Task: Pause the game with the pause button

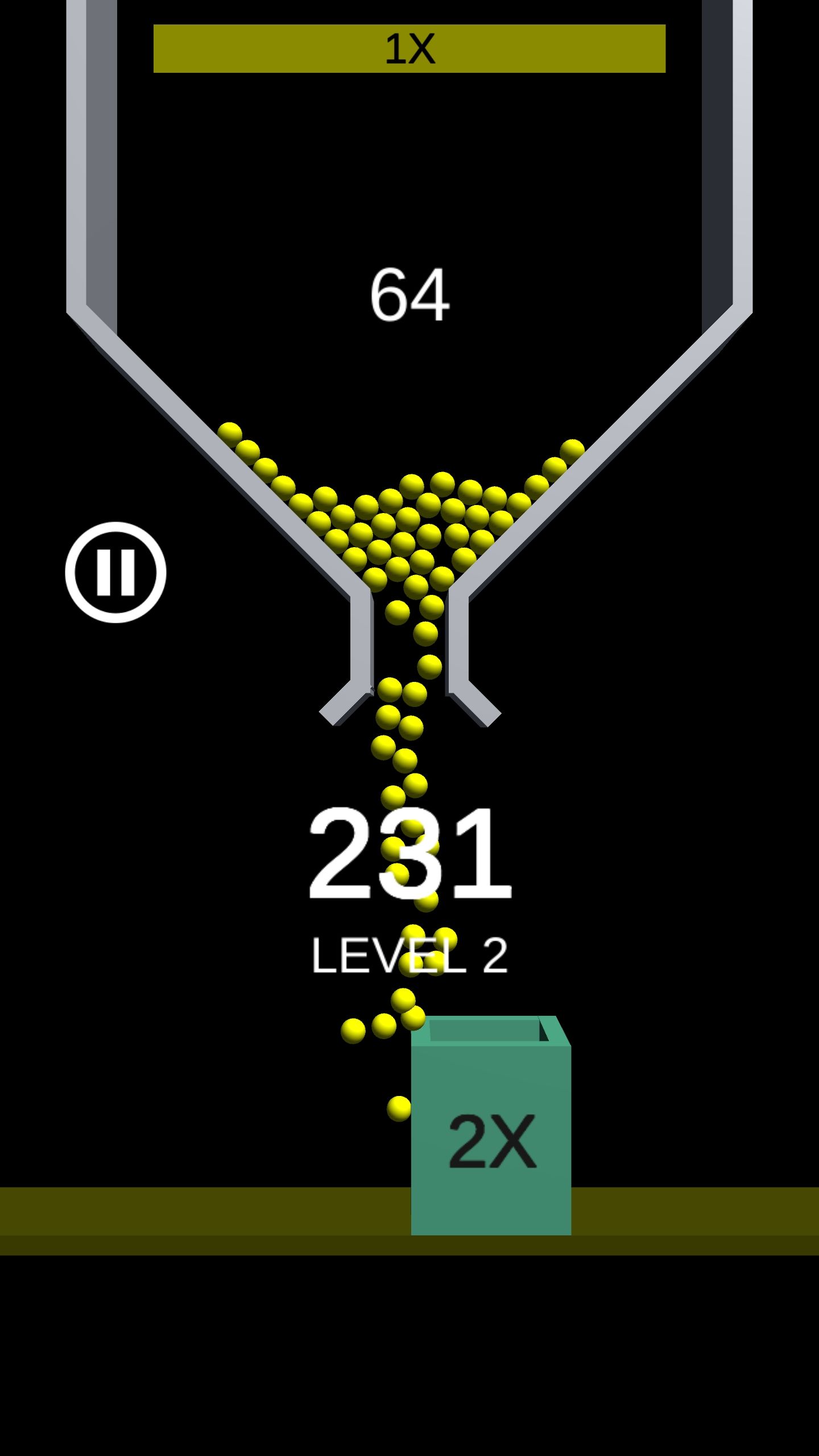Action: 115,572
